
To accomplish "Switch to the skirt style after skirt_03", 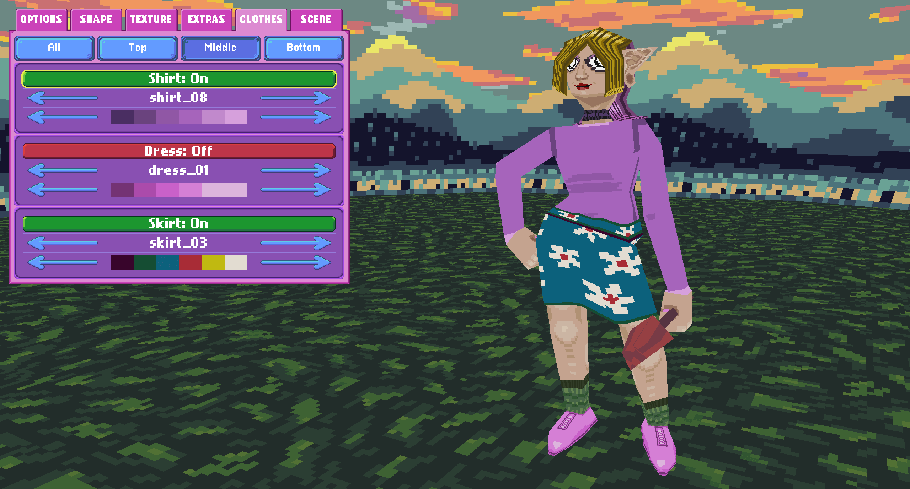I will pos(295,243).
